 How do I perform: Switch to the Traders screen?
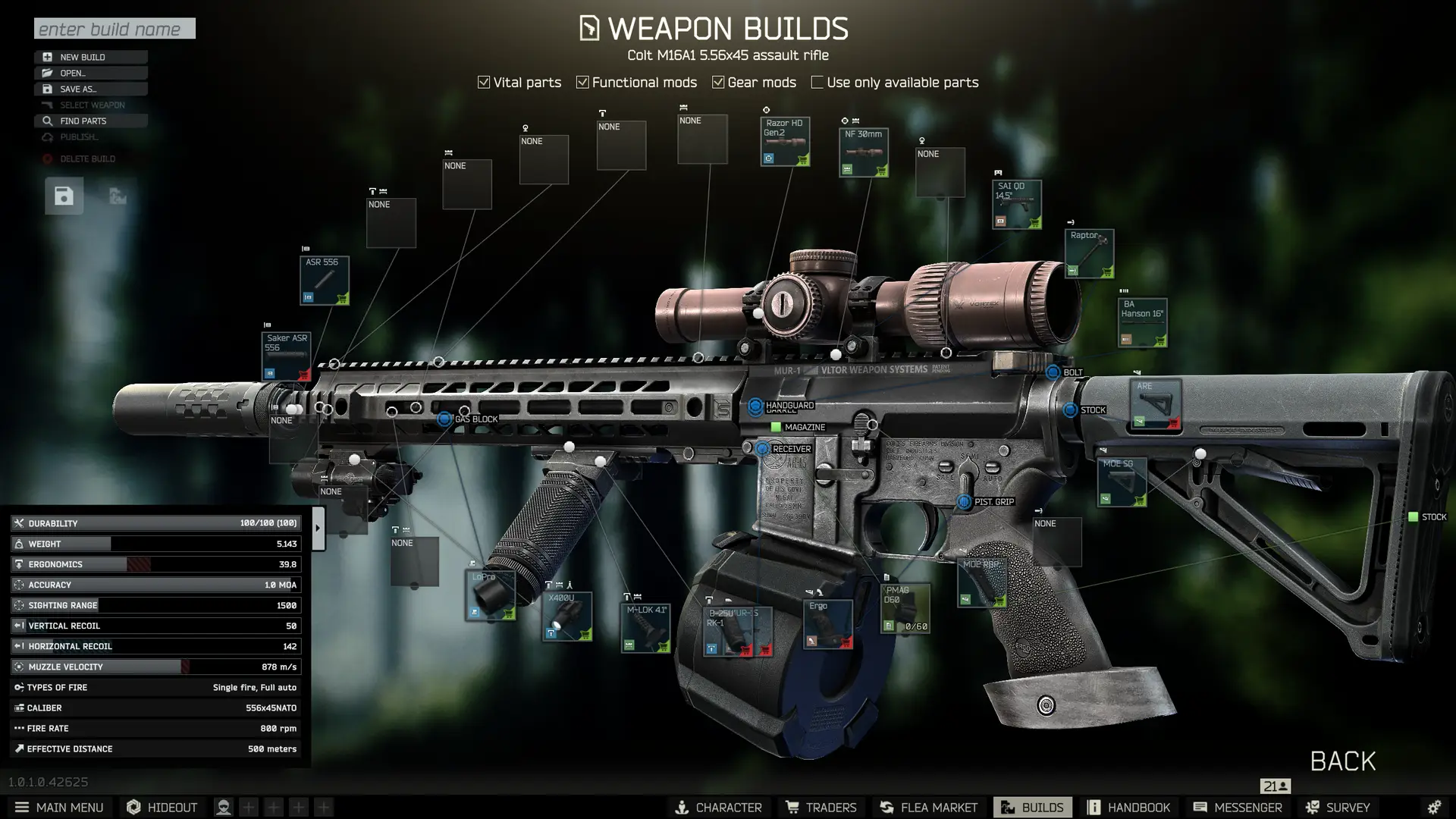821,808
